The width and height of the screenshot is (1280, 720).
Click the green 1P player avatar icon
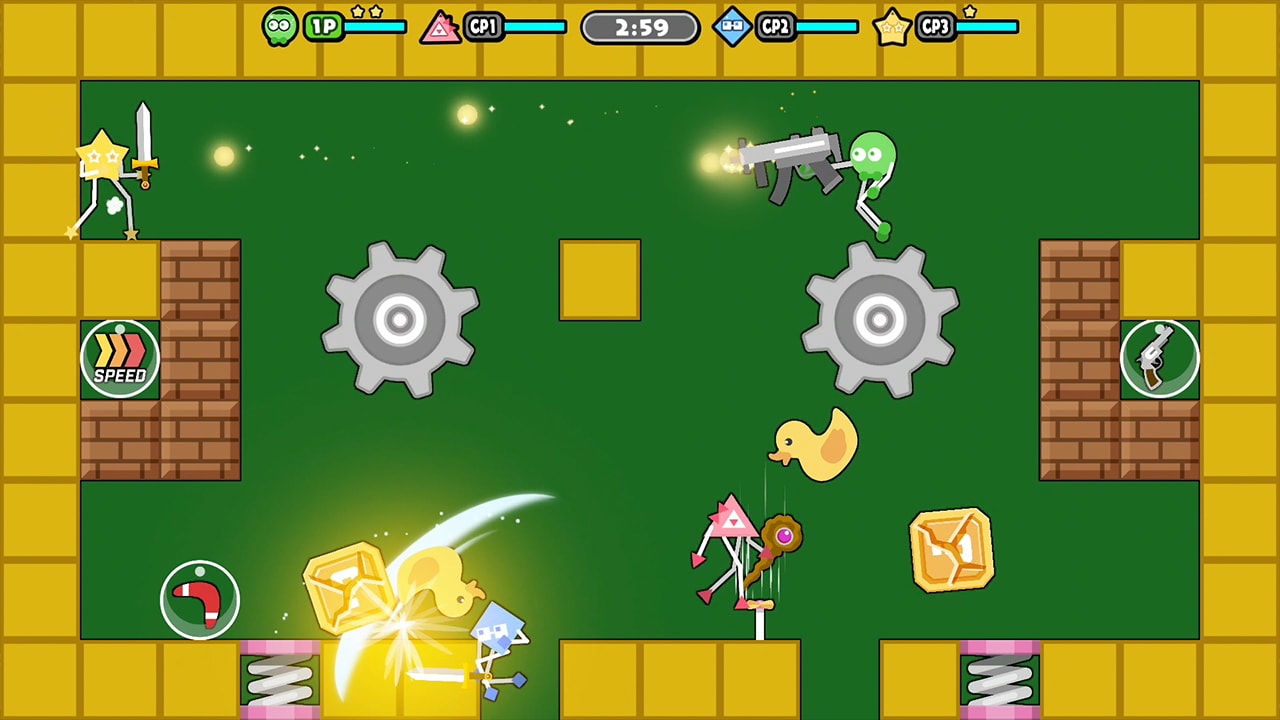pos(280,26)
